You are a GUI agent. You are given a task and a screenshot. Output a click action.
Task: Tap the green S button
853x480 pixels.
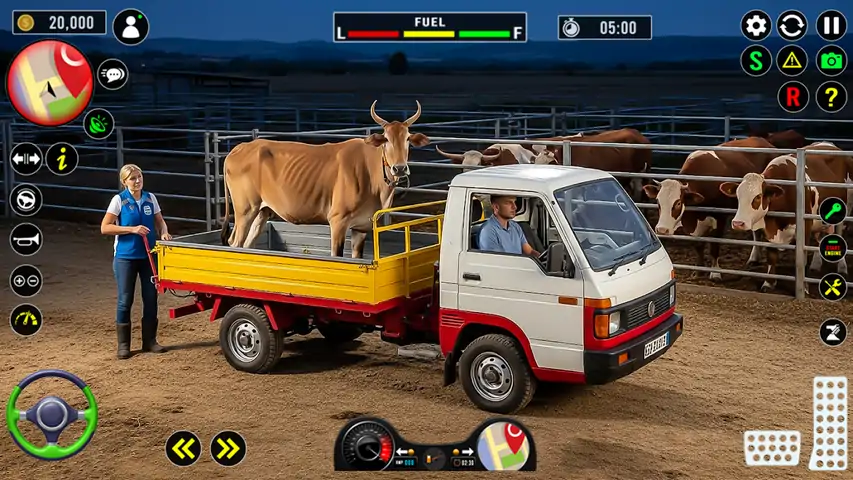point(756,60)
